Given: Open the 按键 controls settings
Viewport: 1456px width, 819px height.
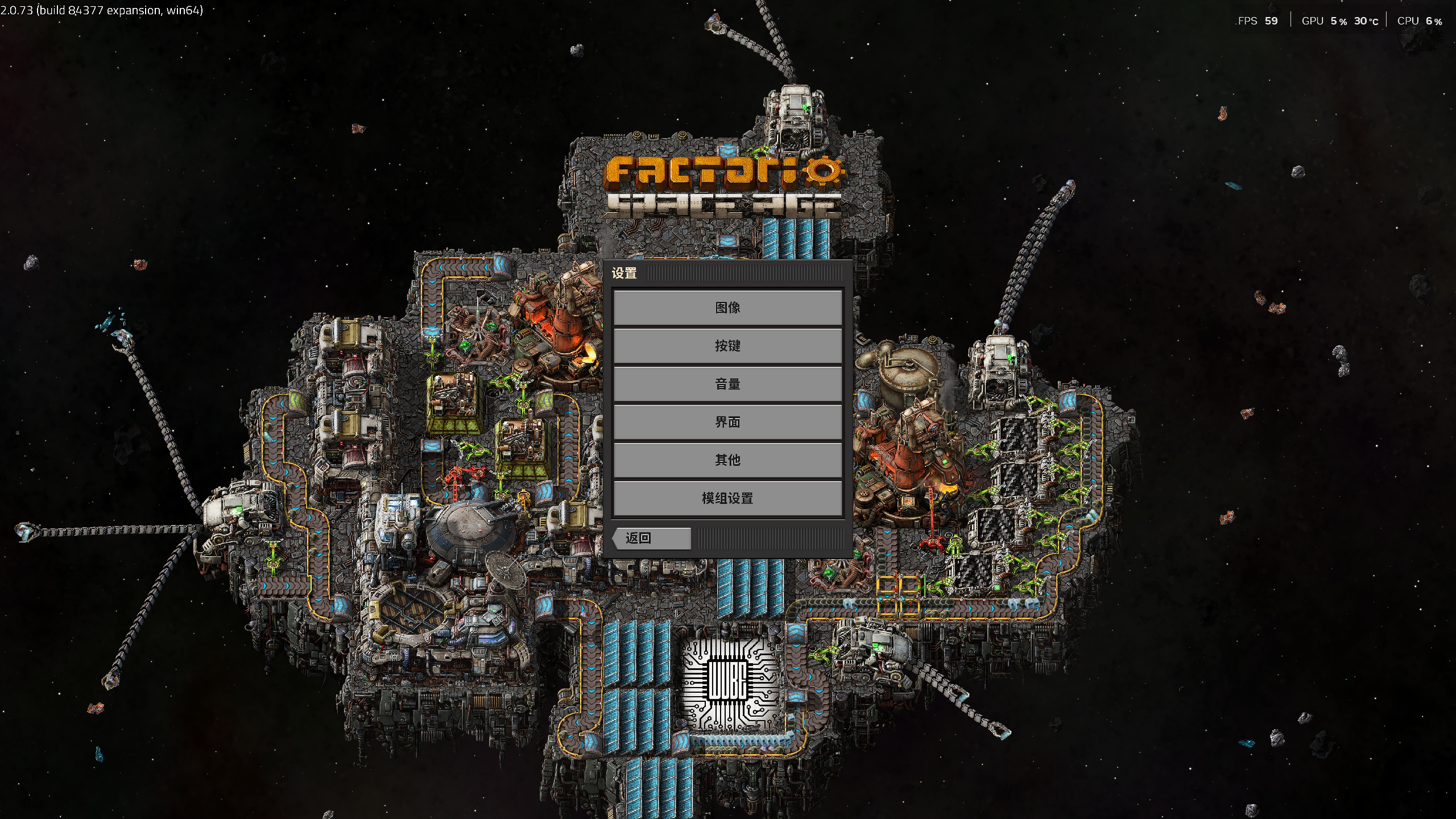Looking at the screenshot, I should [728, 346].
